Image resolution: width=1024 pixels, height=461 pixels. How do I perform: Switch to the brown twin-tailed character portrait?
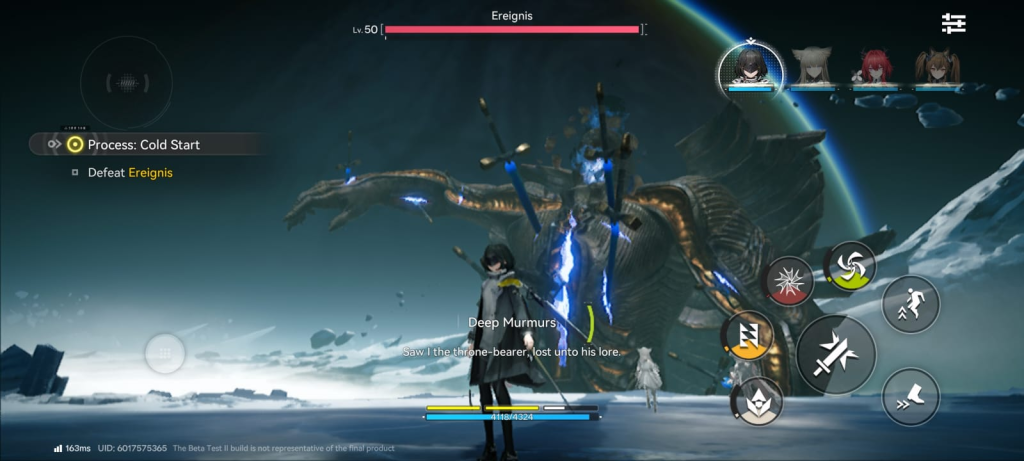[x=936, y=68]
